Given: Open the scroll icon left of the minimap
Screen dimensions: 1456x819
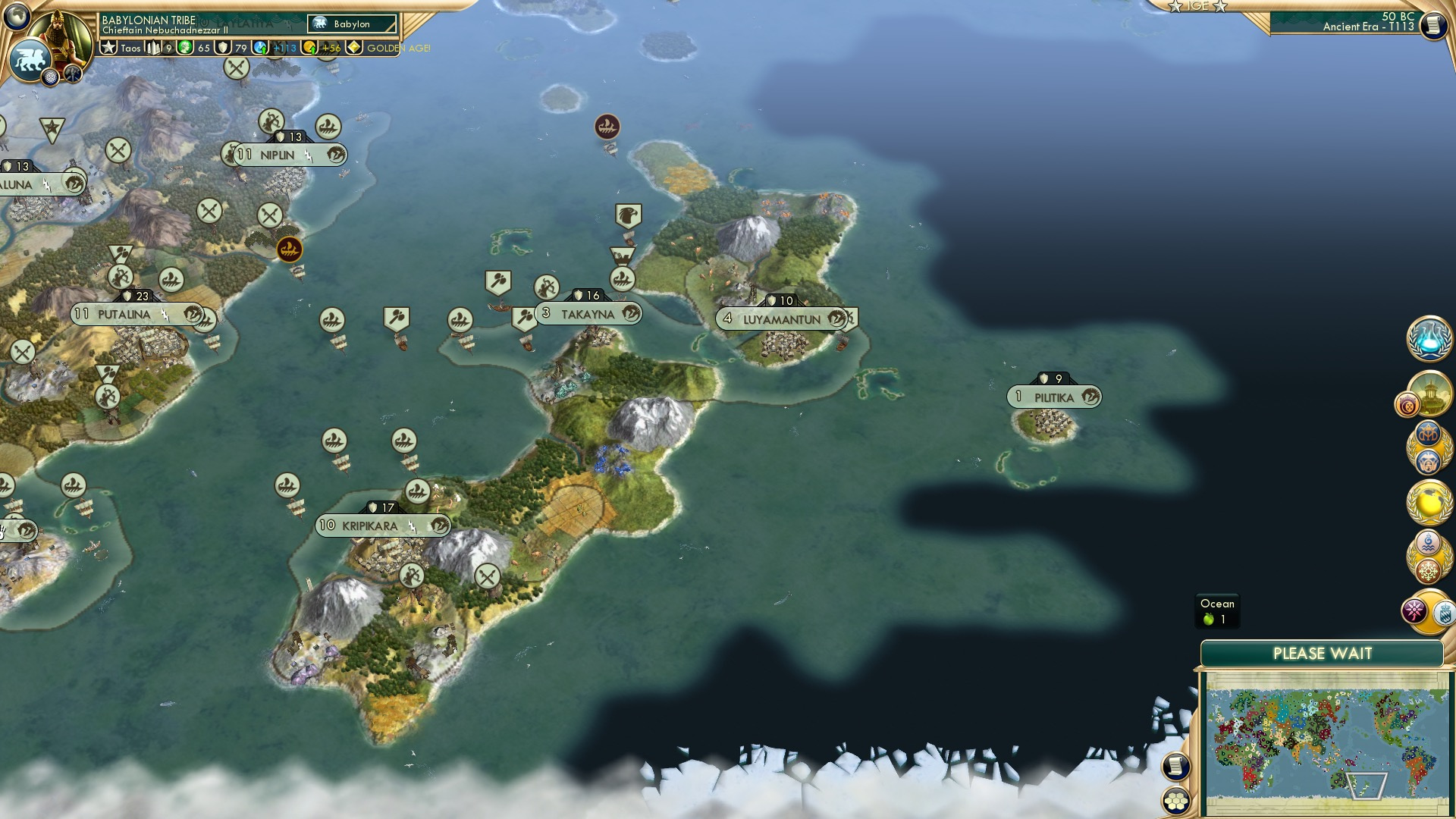Looking at the screenshot, I should pyautogui.click(x=1176, y=767).
